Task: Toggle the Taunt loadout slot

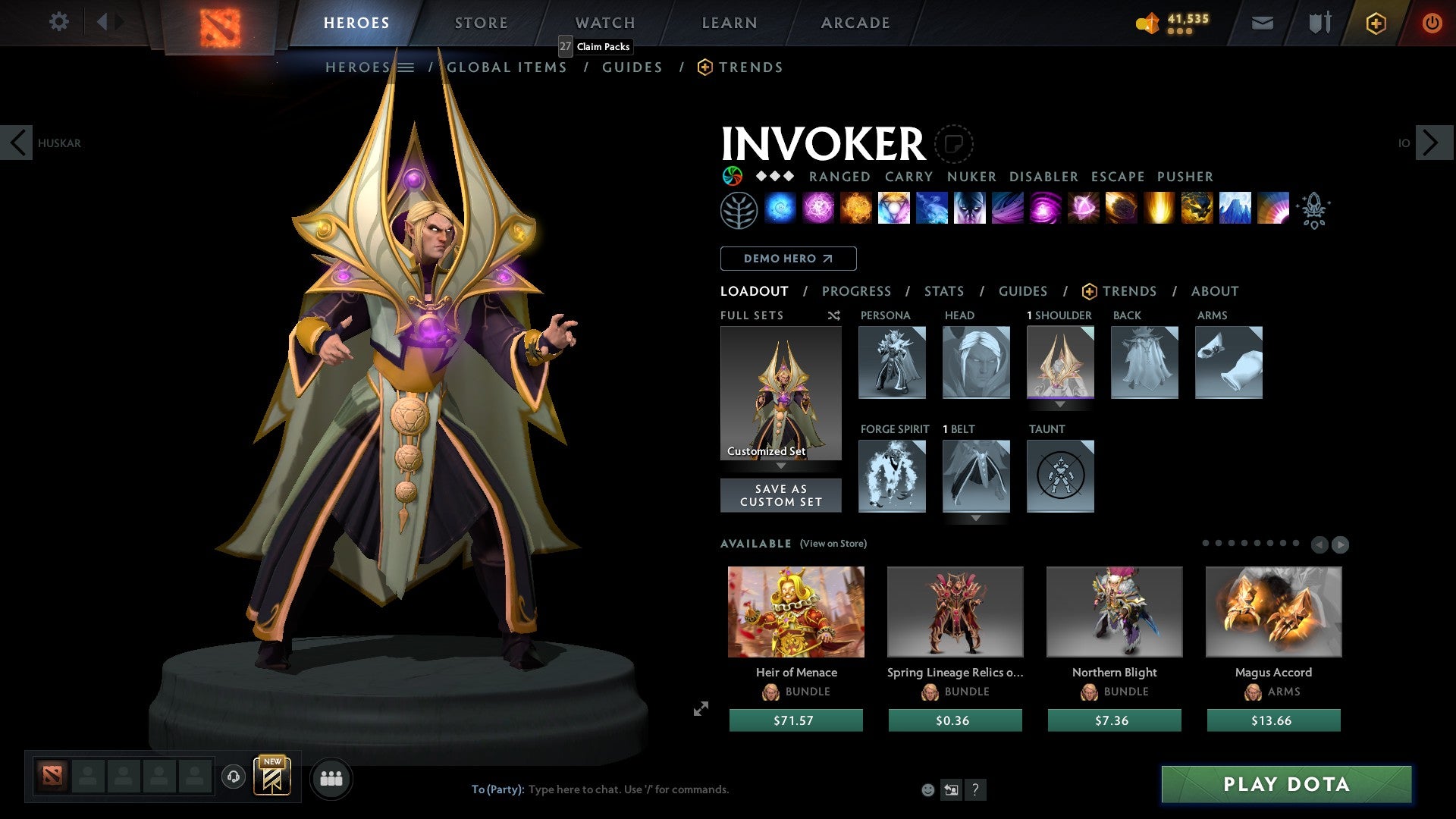Action: [1060, 476]
